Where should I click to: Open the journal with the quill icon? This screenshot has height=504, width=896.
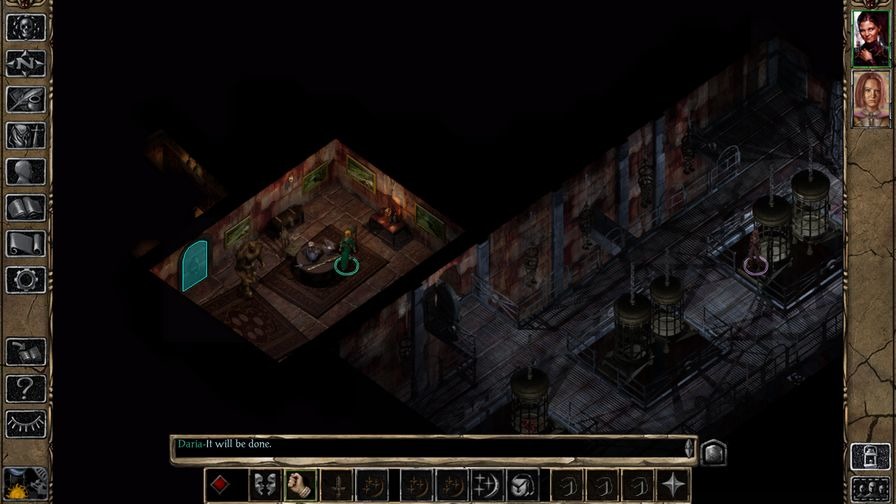(x=25, y=98)
